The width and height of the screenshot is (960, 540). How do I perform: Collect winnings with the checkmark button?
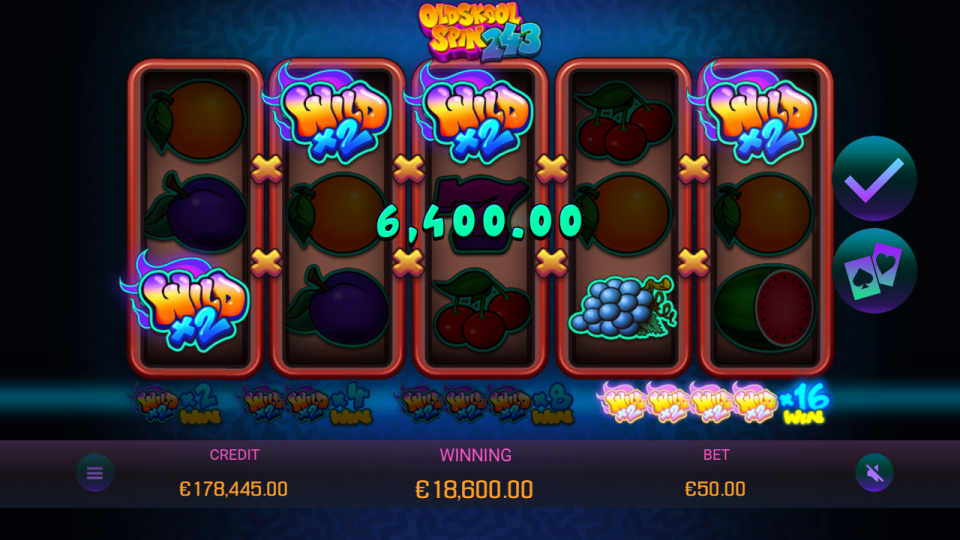coord(874,179)
